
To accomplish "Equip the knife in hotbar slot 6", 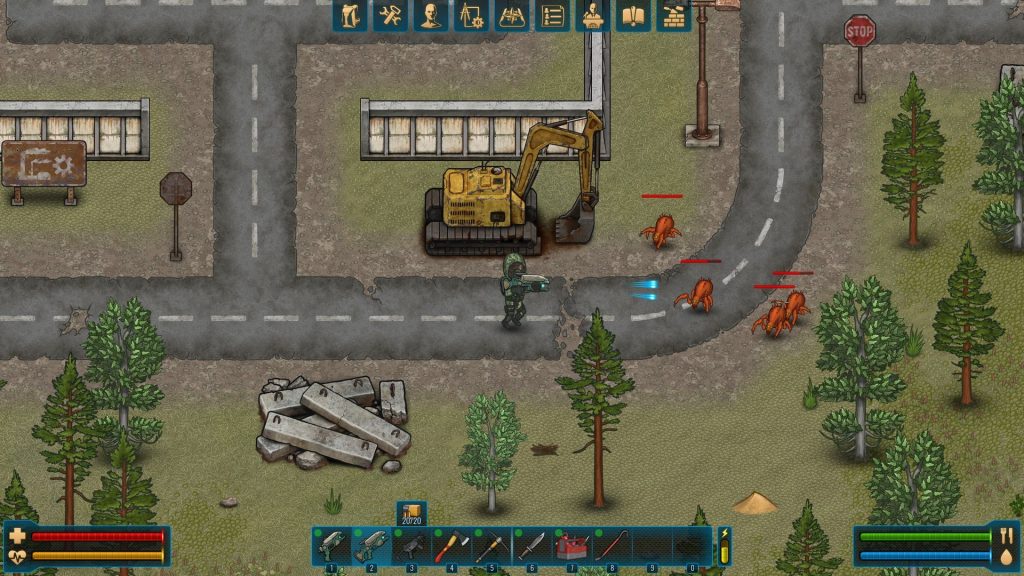I will pos(531,546).
